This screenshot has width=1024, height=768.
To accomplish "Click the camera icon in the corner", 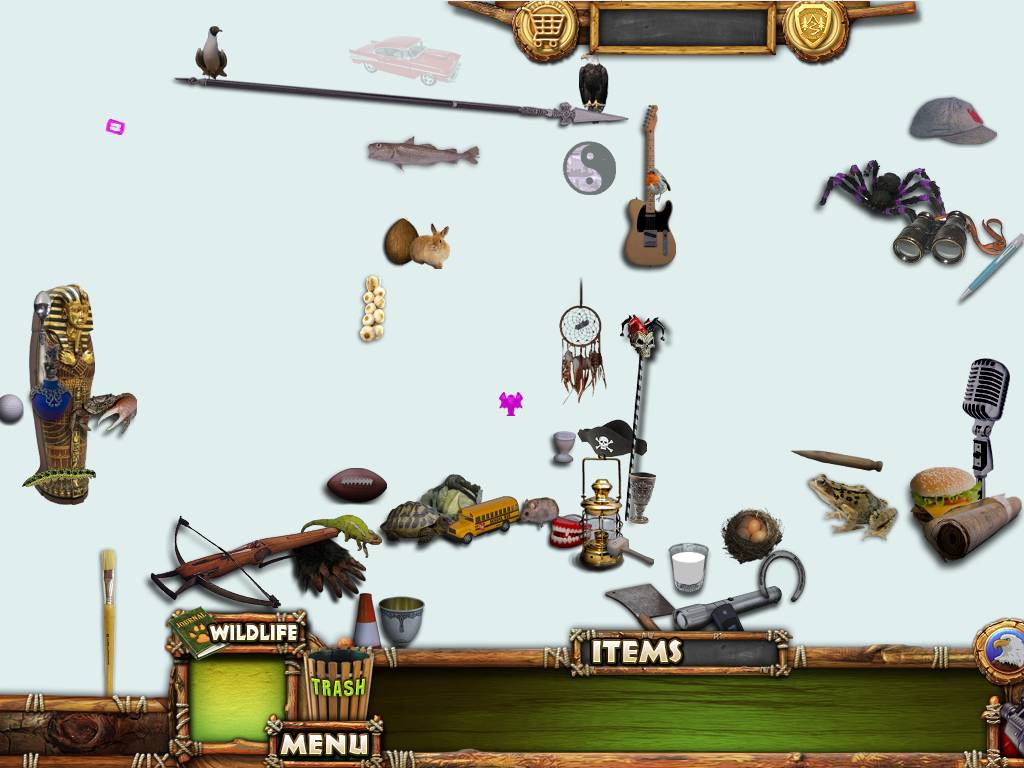I will (1011, 720).
